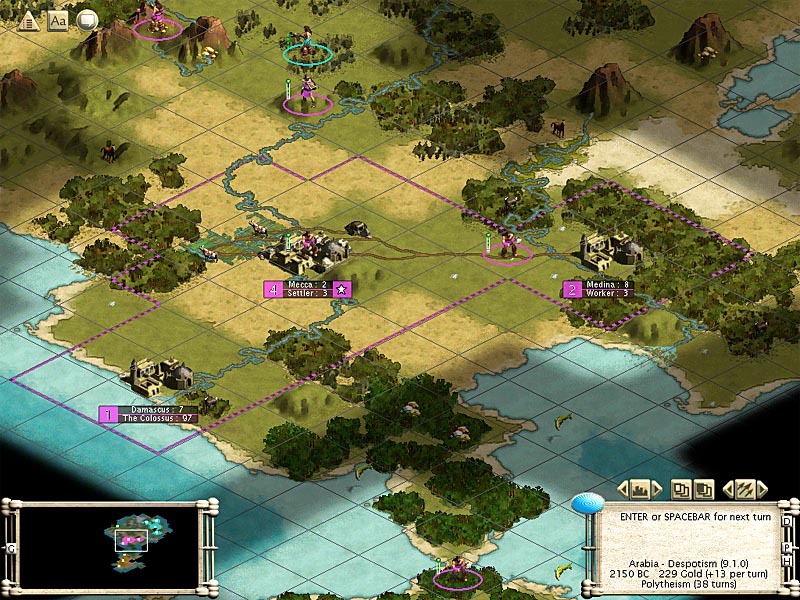Click the triple arrows unit button

[745, 489]
